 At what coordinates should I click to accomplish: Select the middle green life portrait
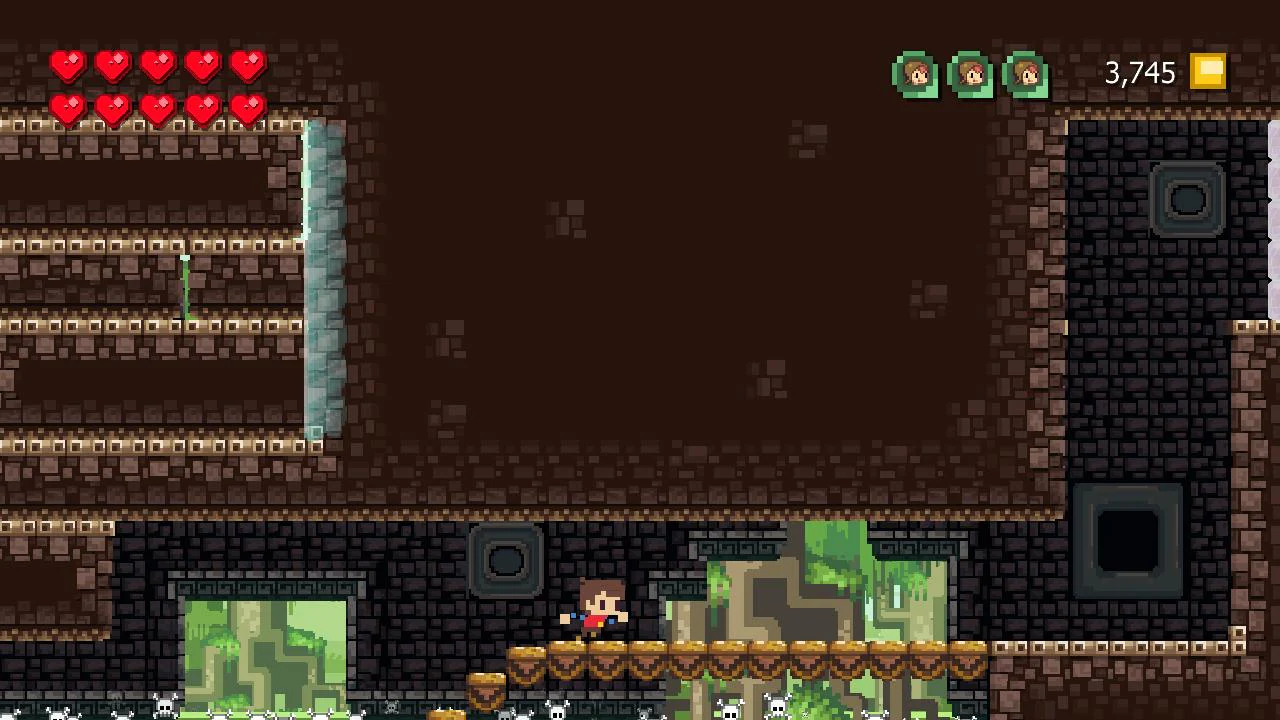971,74
